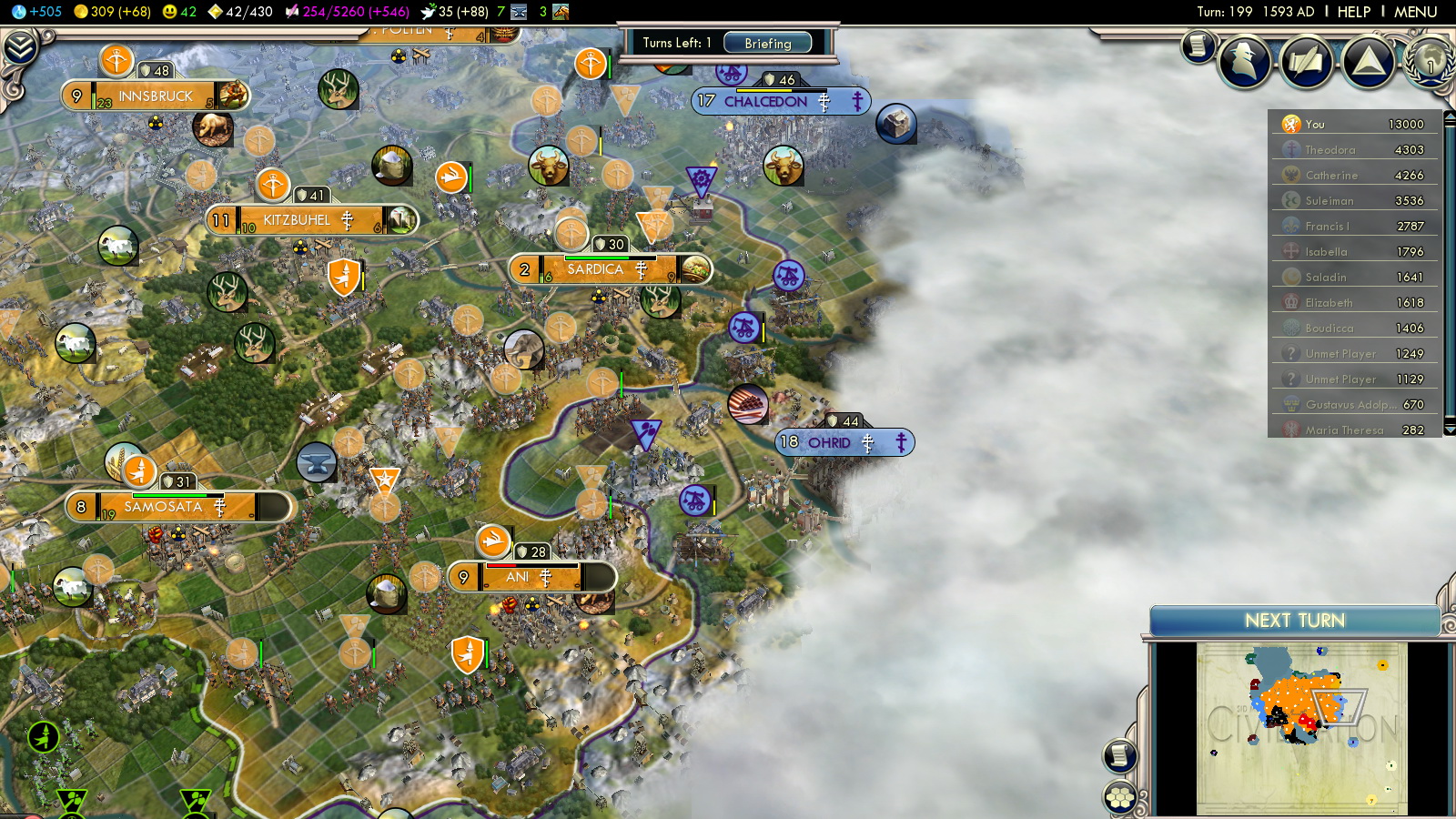
Task: Open the notification log scroll by top-right icons
Action: pyautogui.click(x=1198, y=45)
